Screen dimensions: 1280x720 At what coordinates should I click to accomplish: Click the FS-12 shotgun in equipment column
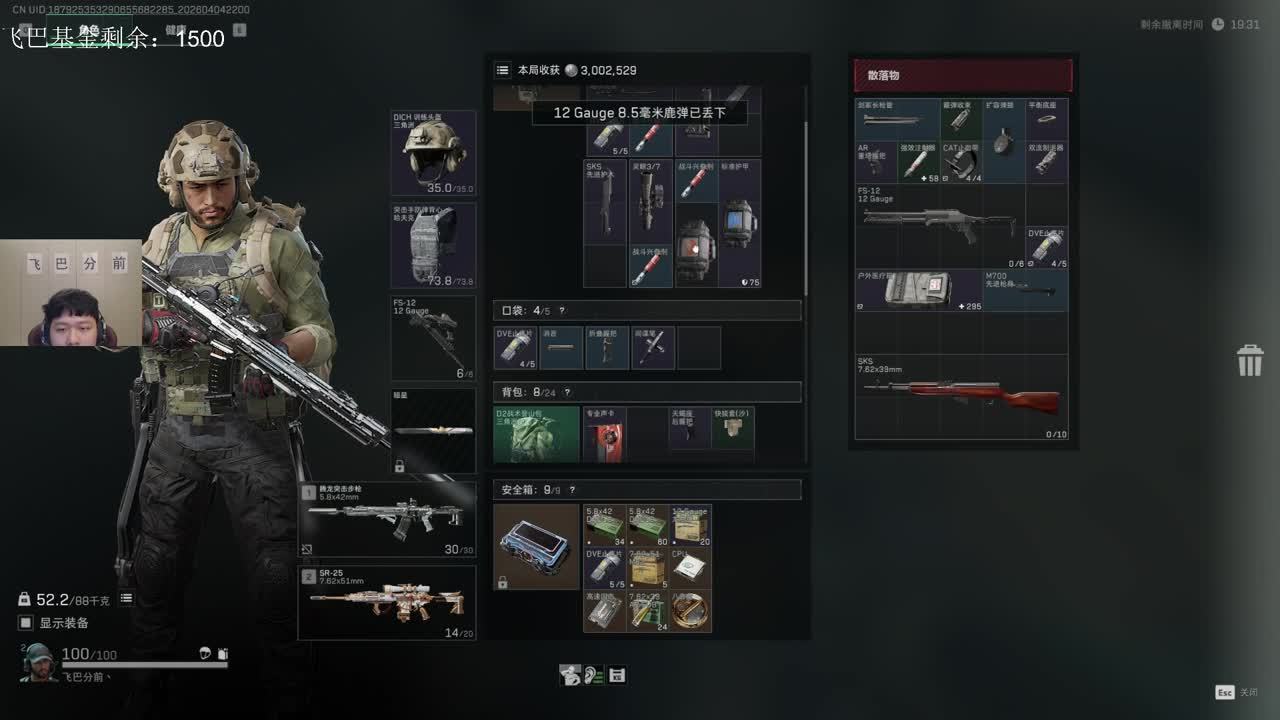[x=433, y=338]
